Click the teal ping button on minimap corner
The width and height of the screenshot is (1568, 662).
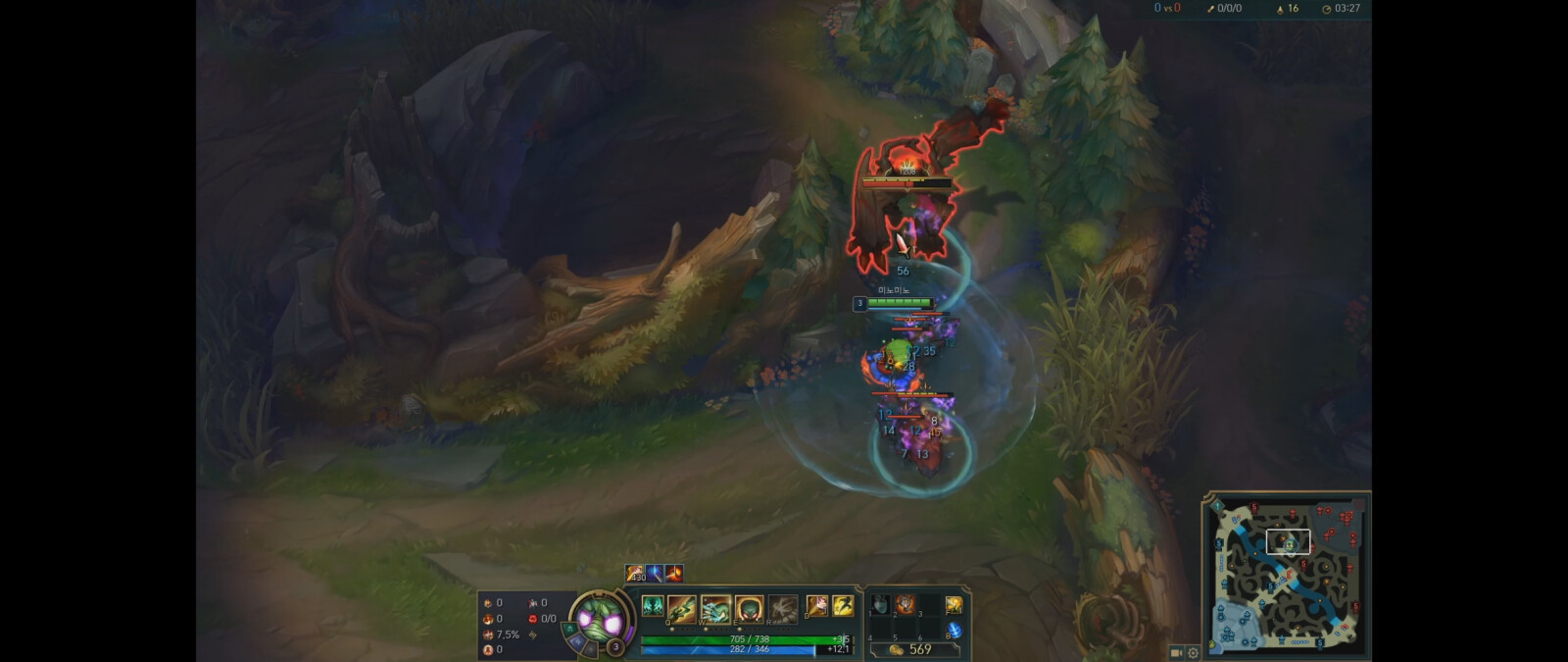[1217, 506]
